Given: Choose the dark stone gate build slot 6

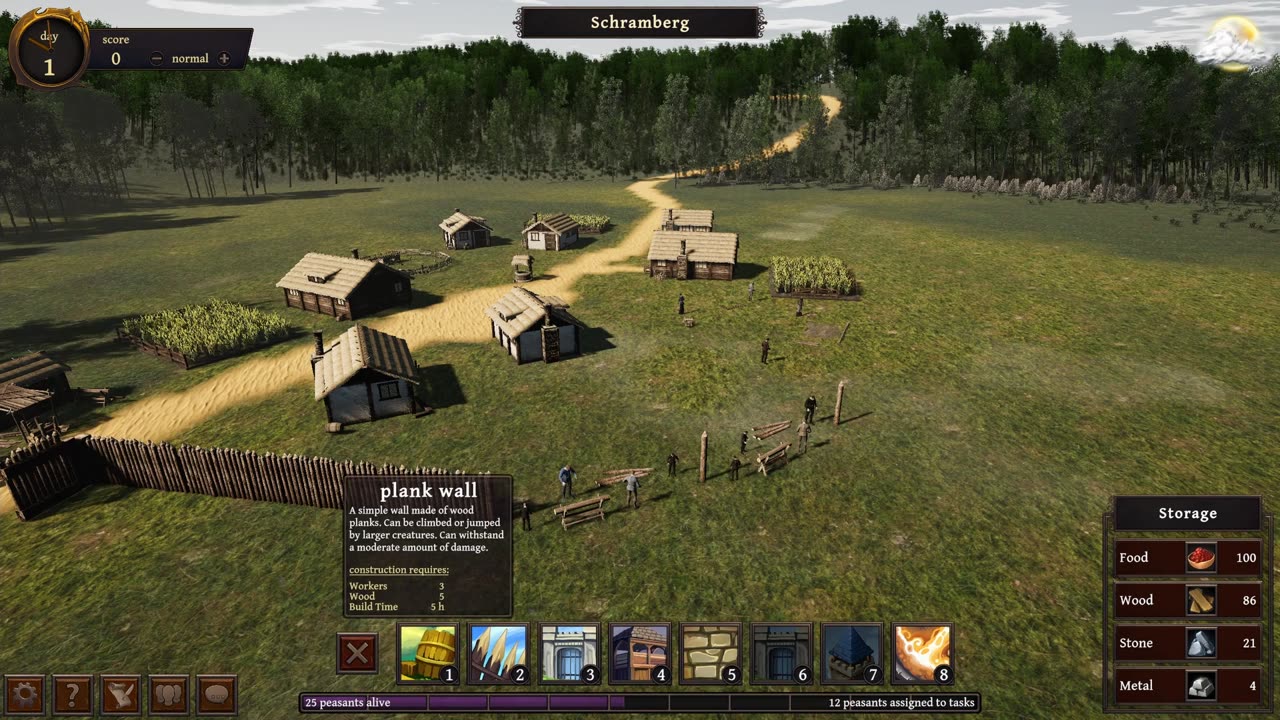Looking at the screenshot, I should (x=780, y=654).
